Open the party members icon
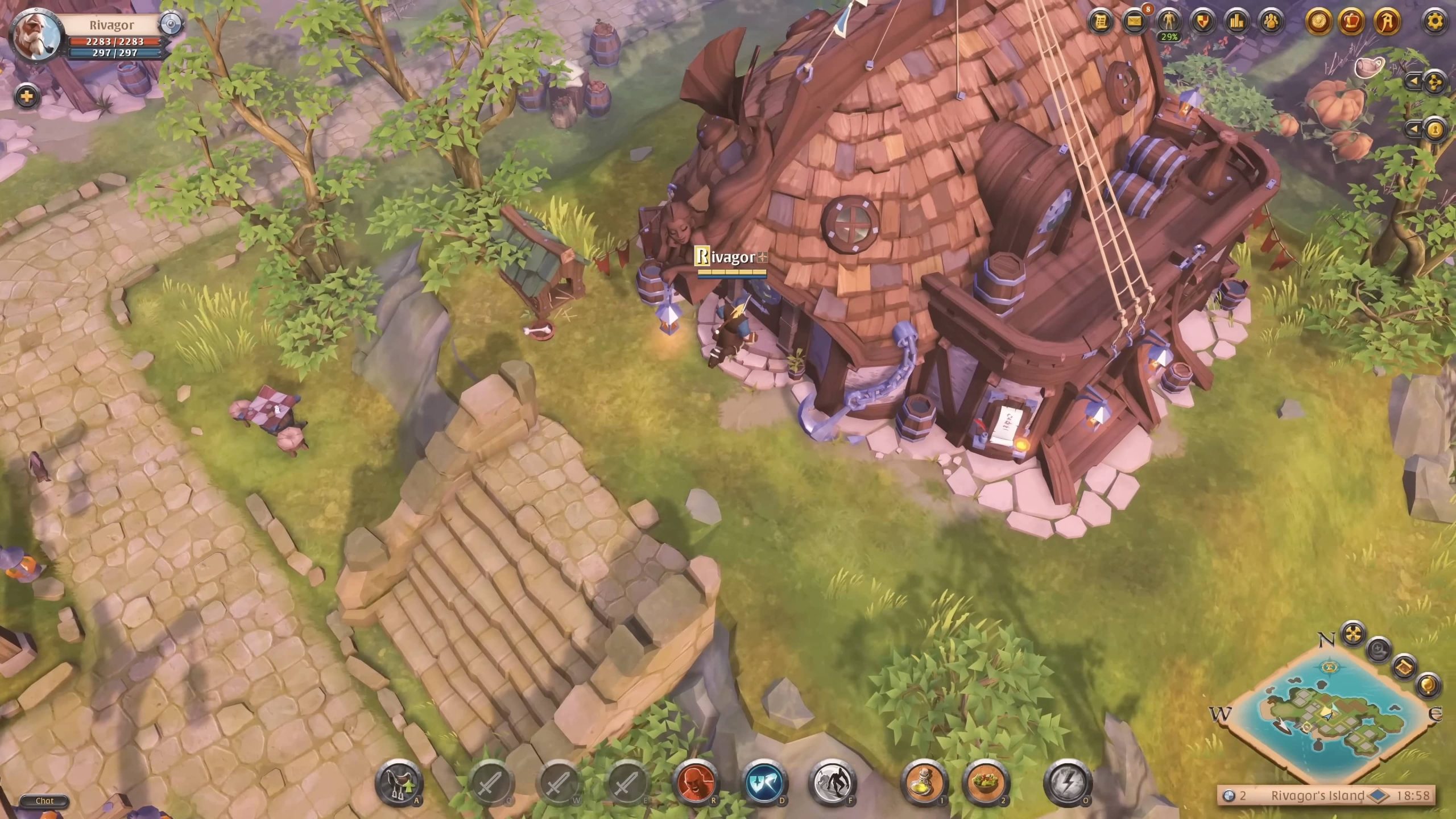Image resolution: width=1456 pixels, height=819 pixels. pos(1271,22)
